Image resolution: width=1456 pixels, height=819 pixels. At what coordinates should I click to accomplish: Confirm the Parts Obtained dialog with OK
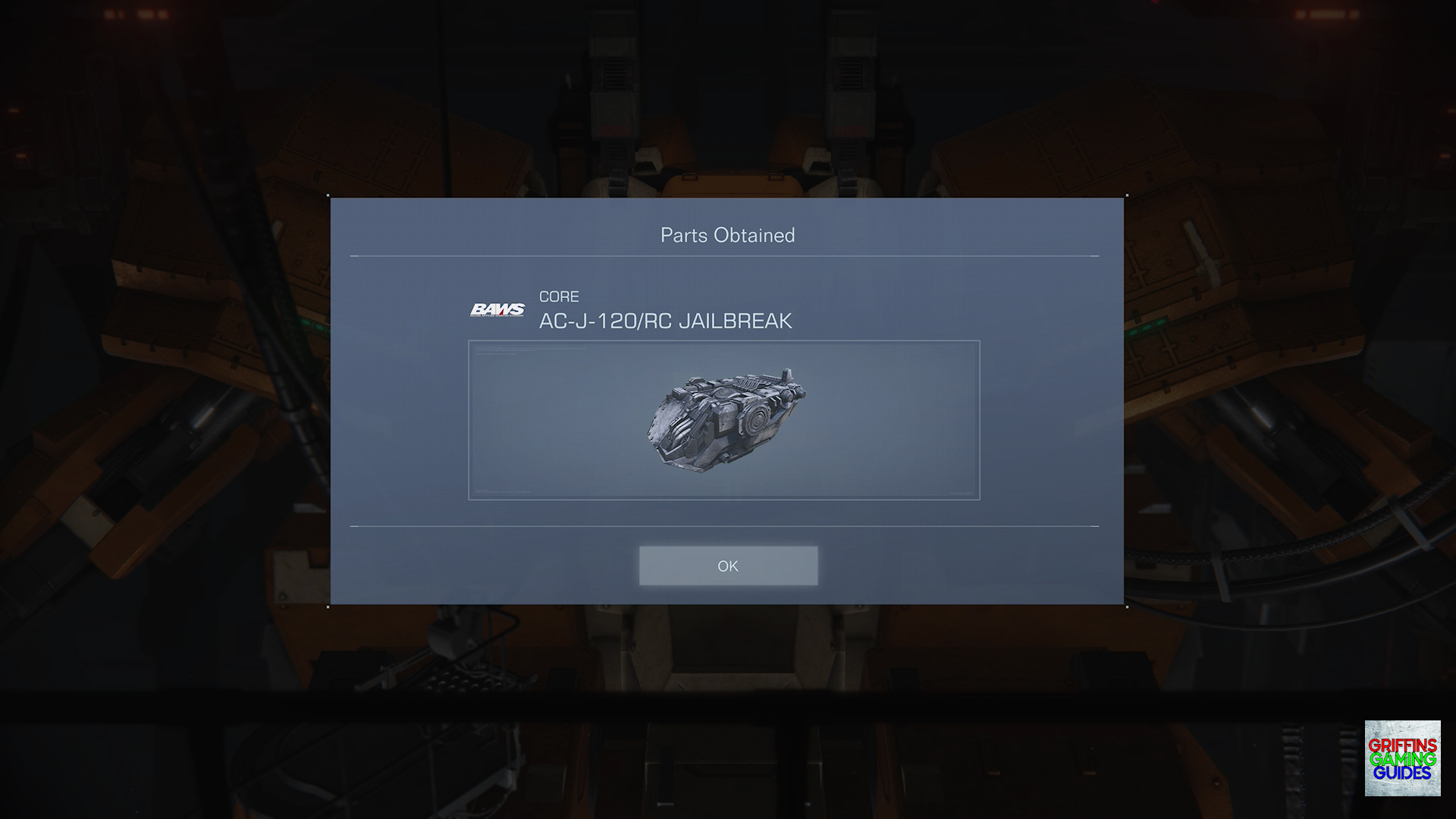pyautogui.click(x=728, y=566)
